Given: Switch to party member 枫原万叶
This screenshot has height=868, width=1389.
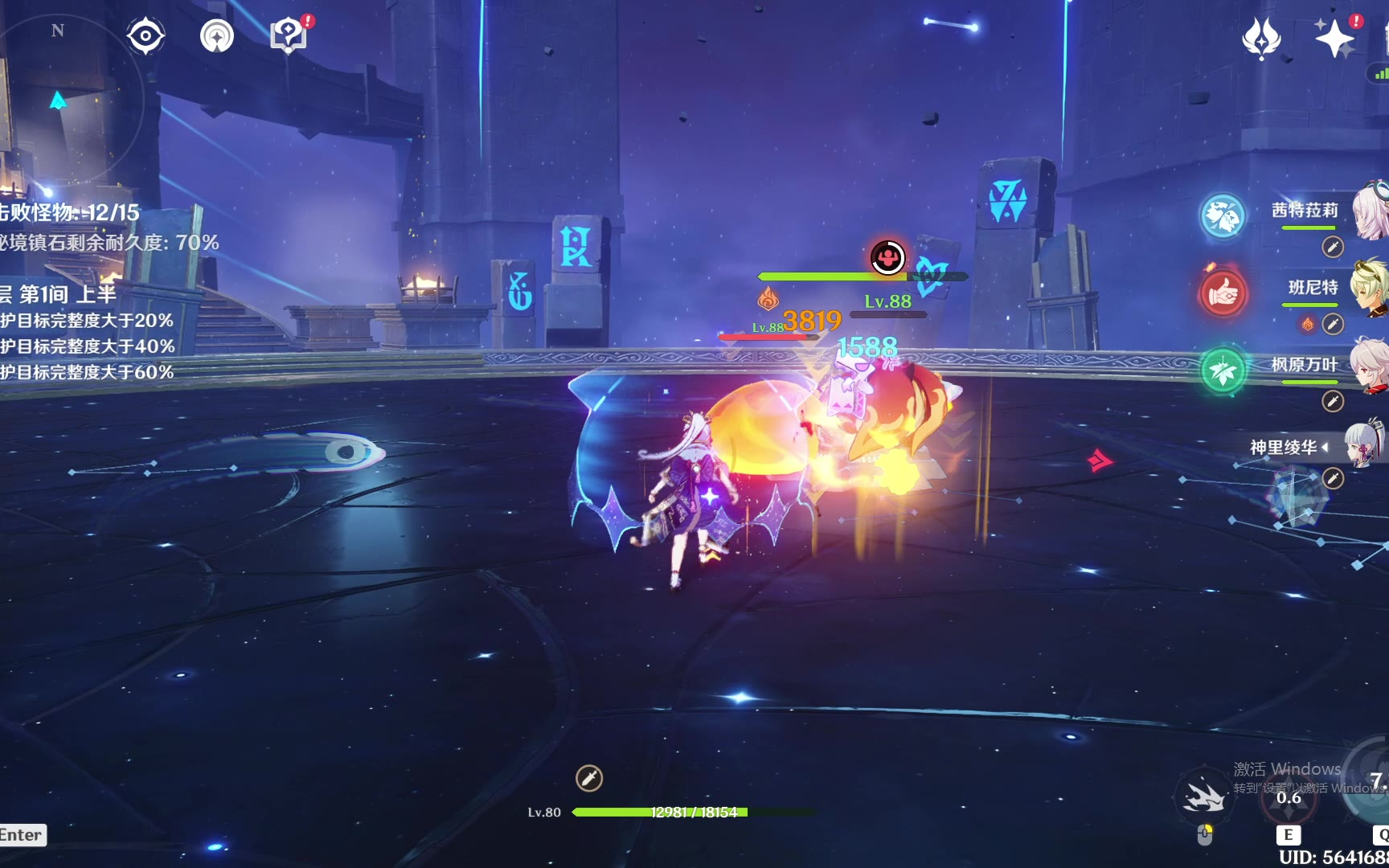Looking at the screenshot, I should tap(1305, 365).
